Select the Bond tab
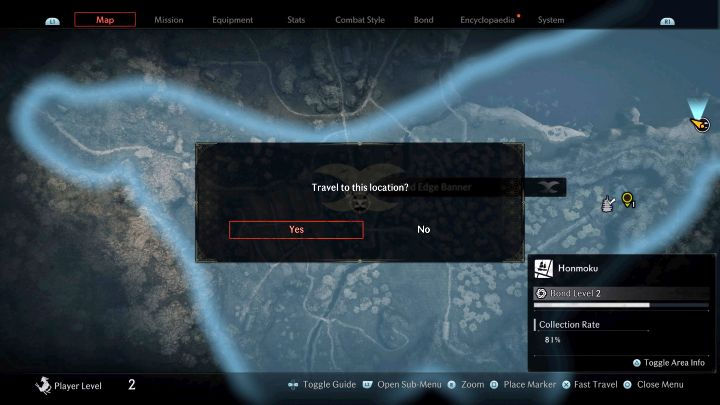The image size is (720, 405). click(x=424, y=20)
